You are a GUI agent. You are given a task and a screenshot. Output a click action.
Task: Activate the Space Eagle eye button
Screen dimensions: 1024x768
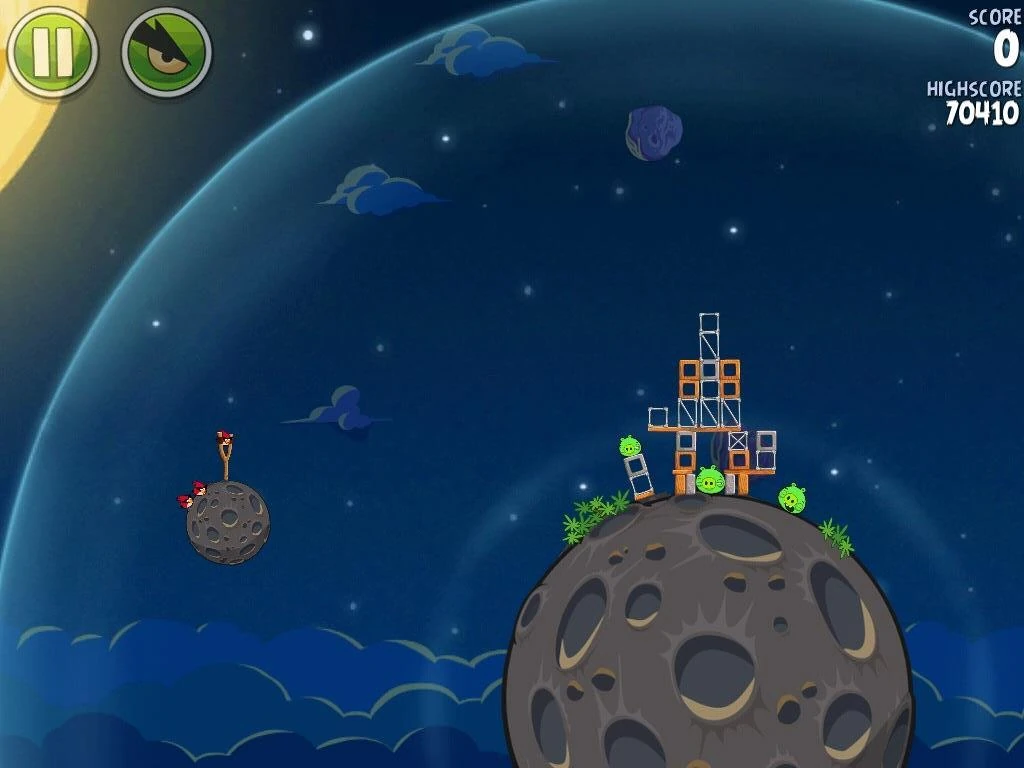click(x=167, y=52)
